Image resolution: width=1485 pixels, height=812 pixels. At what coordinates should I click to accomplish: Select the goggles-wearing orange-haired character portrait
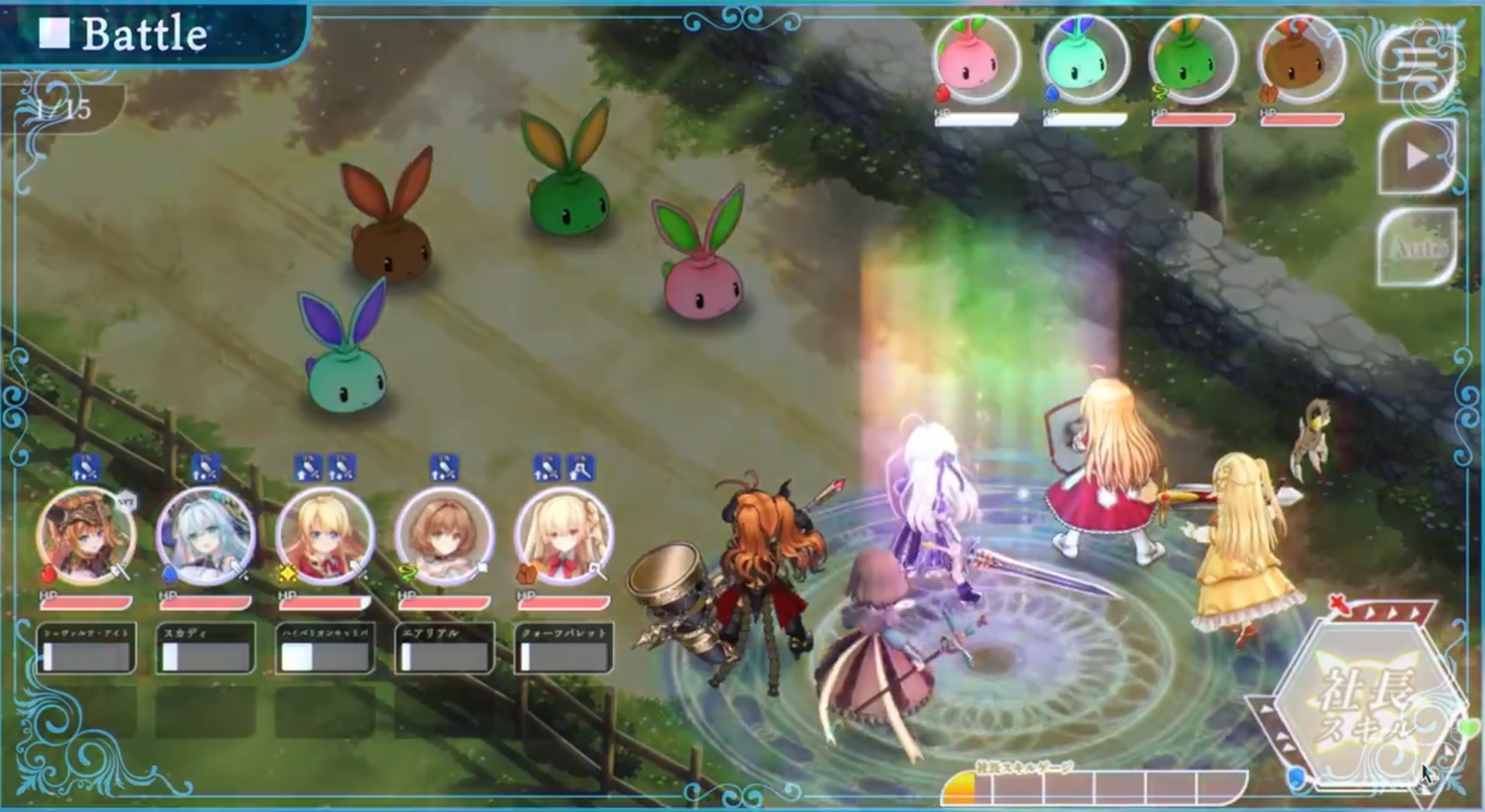coord(86,535)
